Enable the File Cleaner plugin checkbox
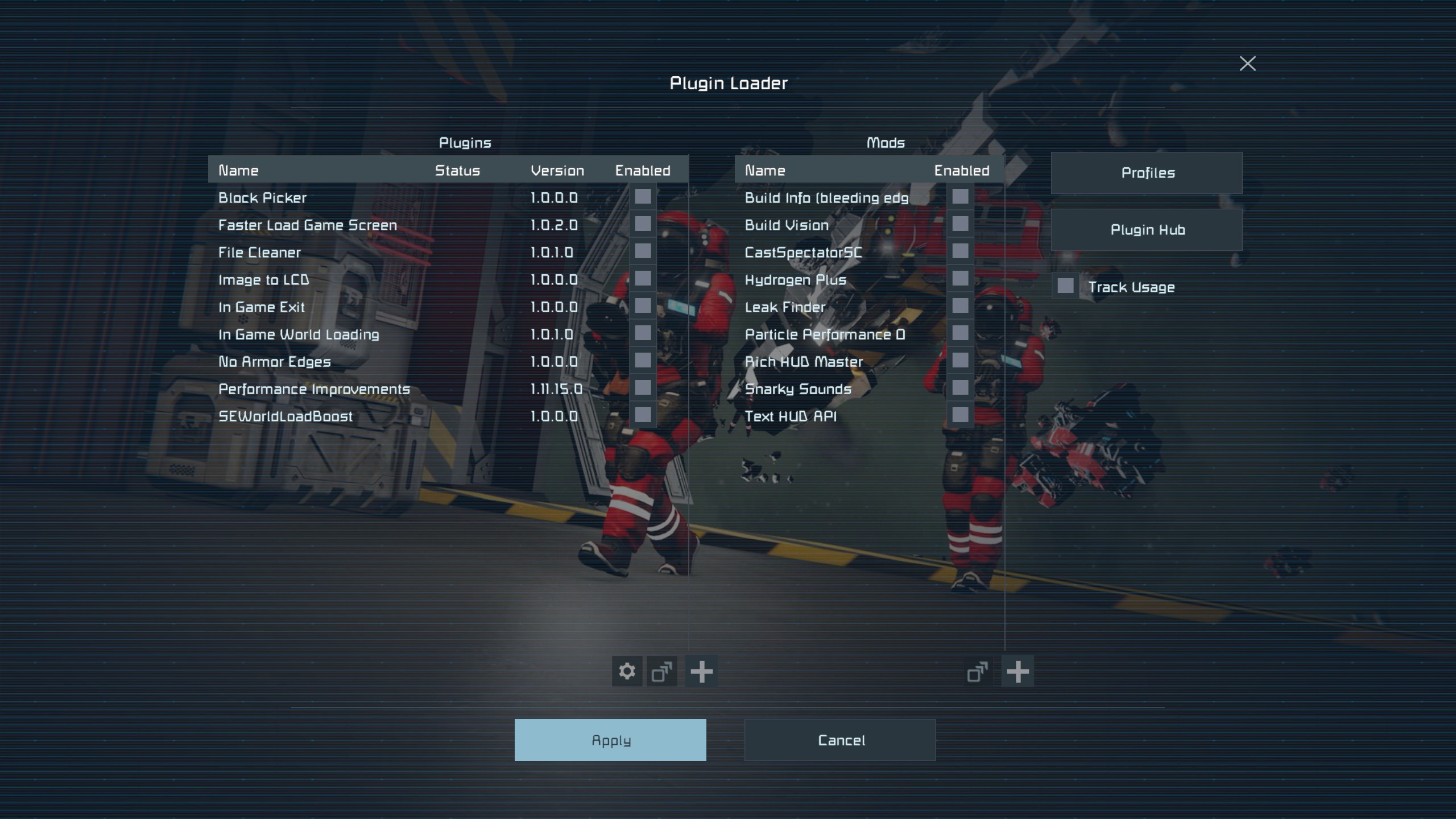This screenshot has height=819, width=1456. (643, 251)
